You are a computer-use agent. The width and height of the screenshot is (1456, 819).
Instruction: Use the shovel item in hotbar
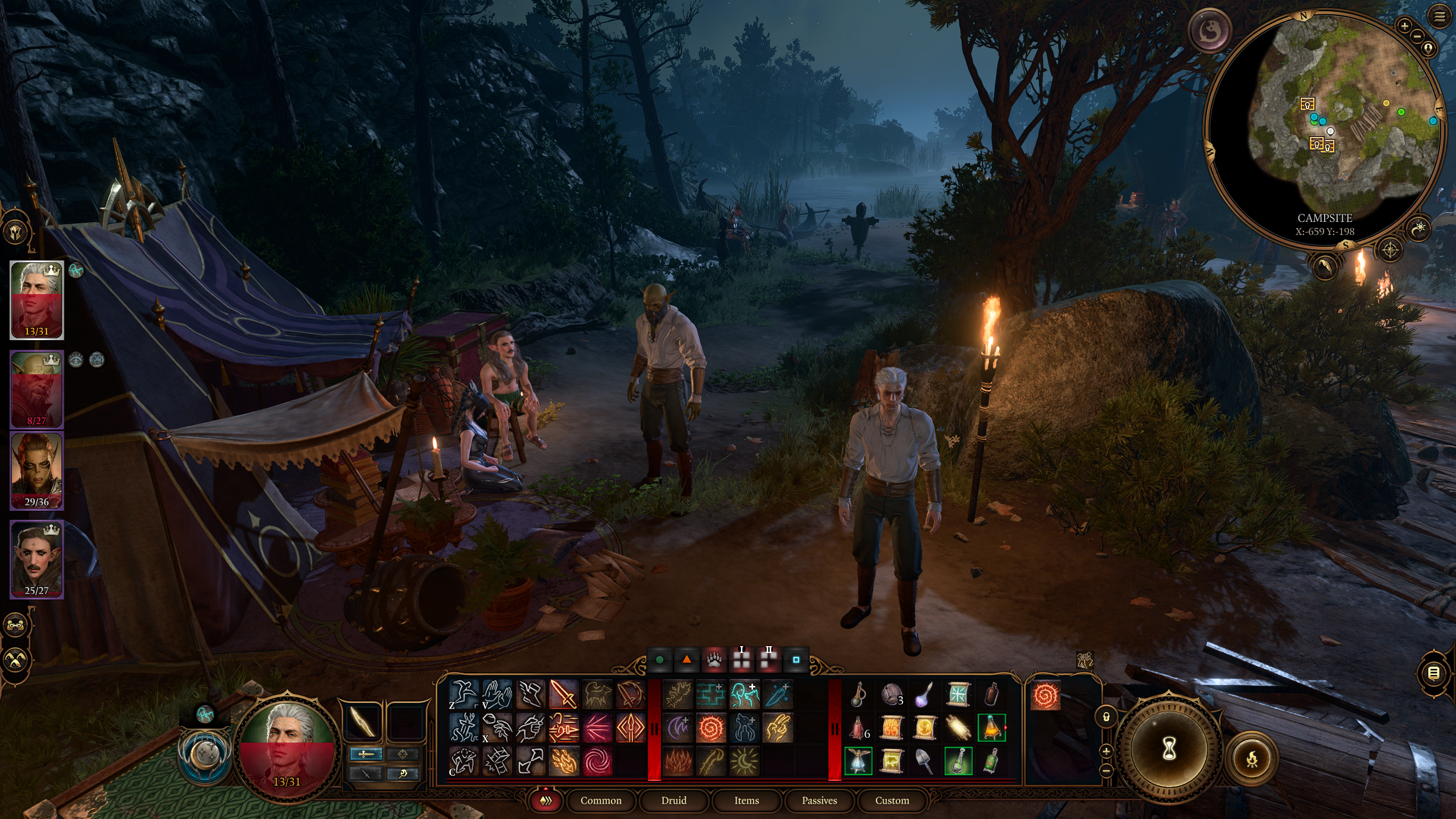[x=925, y=760]
